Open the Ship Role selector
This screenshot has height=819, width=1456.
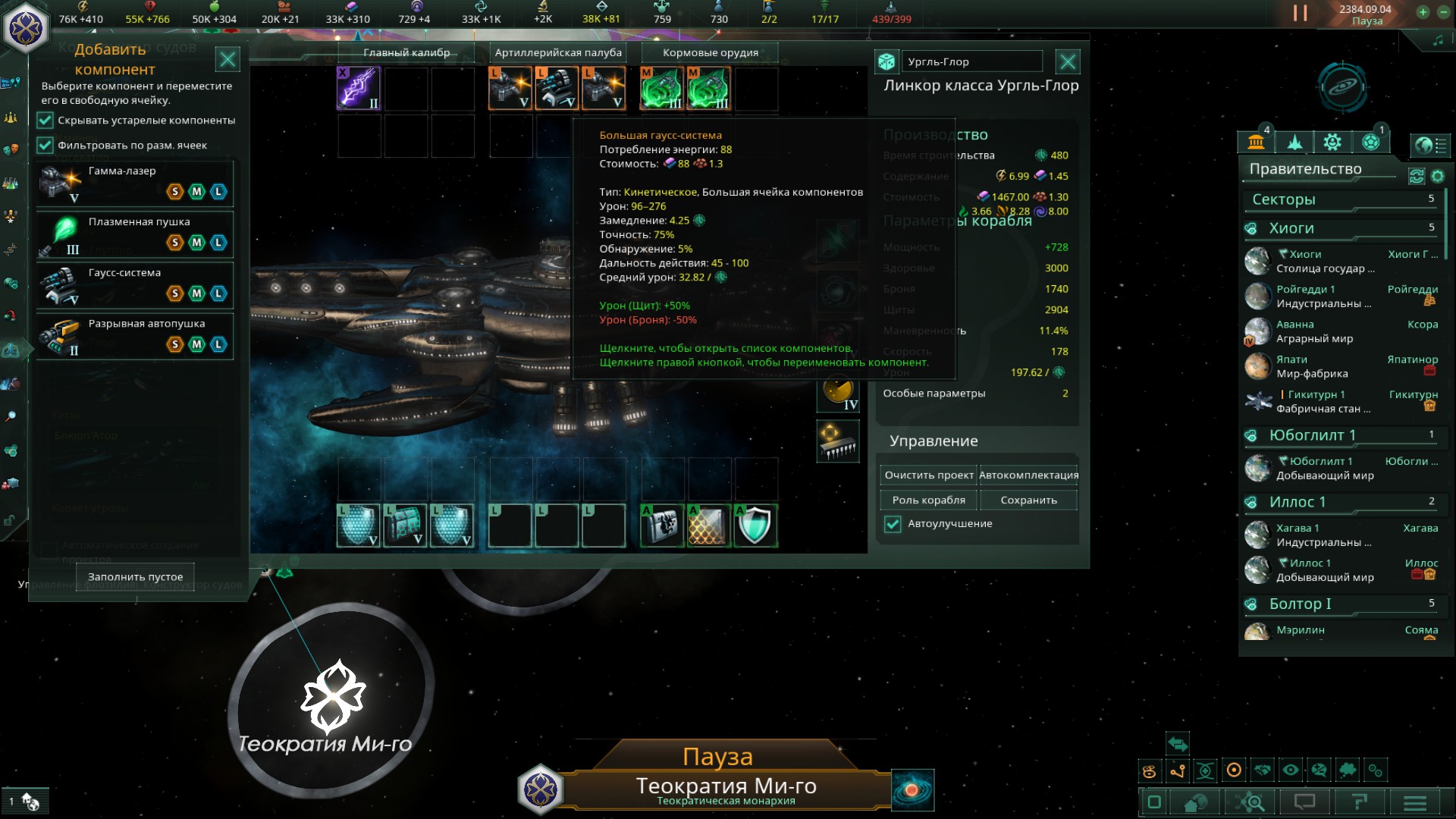[928, 500]
